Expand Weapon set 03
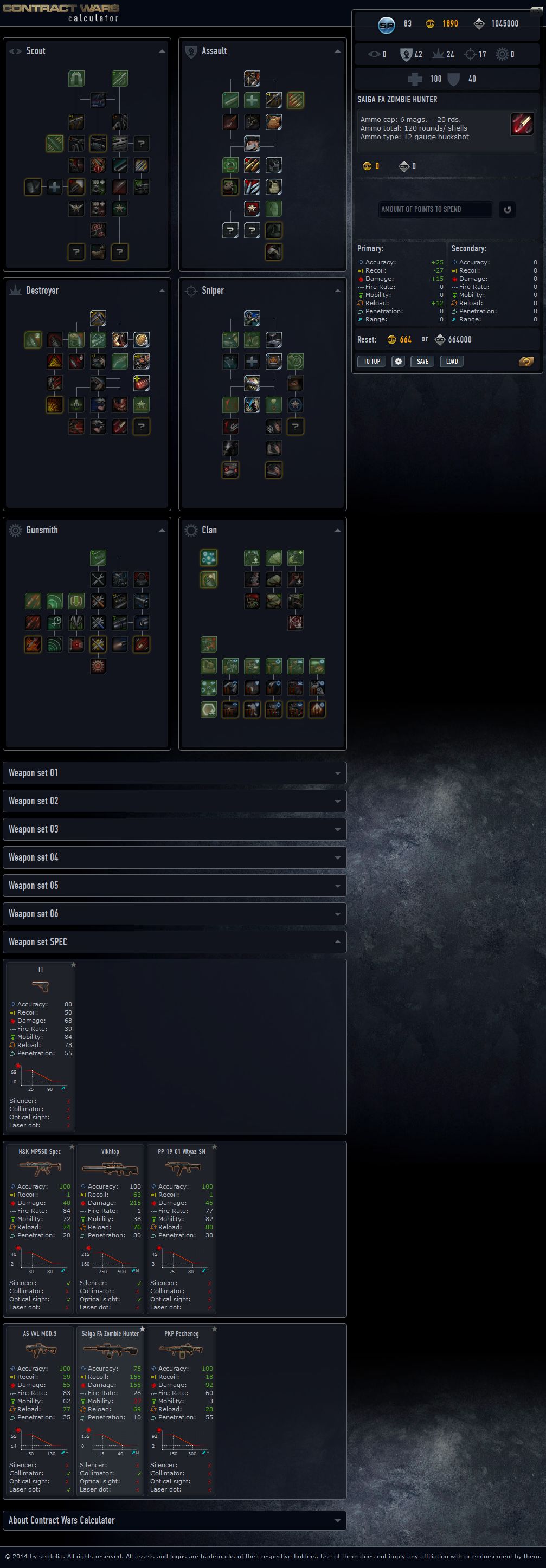546x1568 pixels. coord(175,829)
